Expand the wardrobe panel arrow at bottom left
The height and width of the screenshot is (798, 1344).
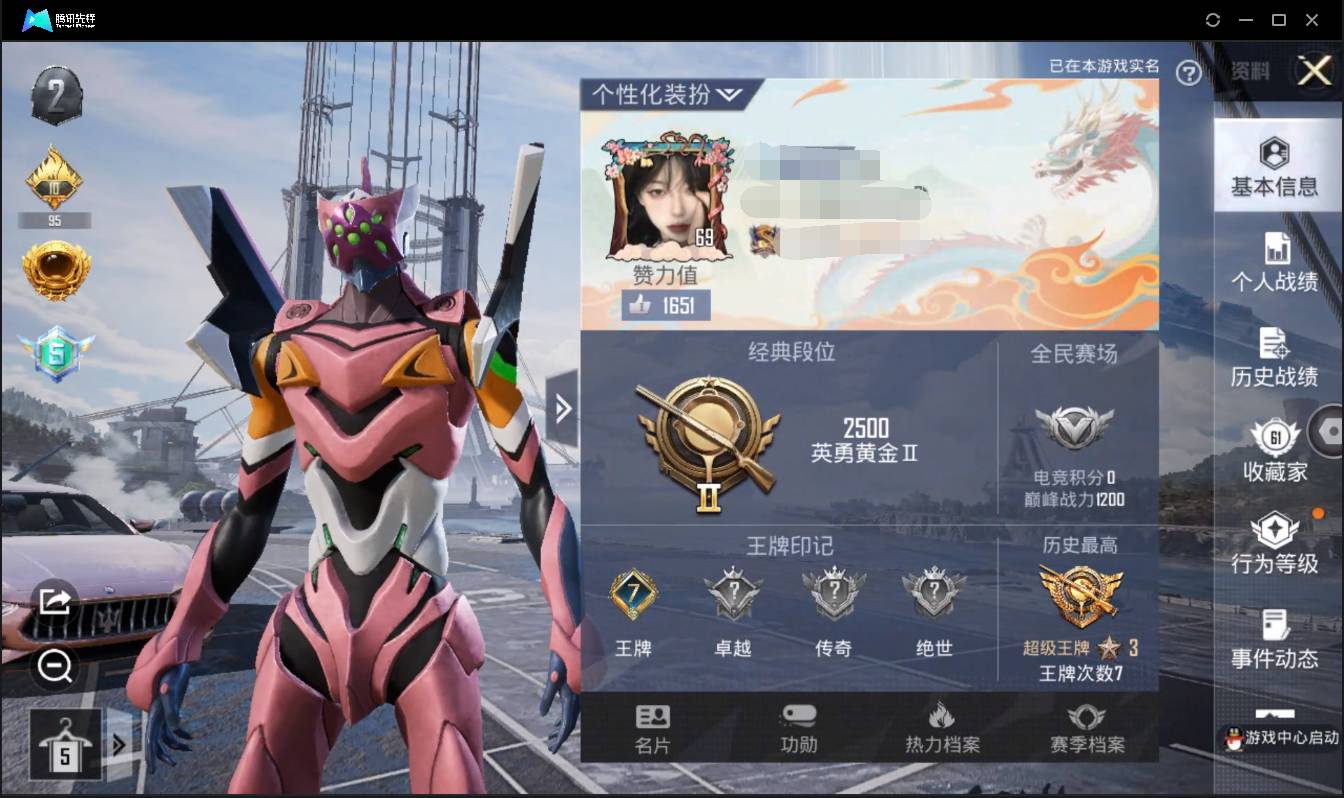point(117,744)
